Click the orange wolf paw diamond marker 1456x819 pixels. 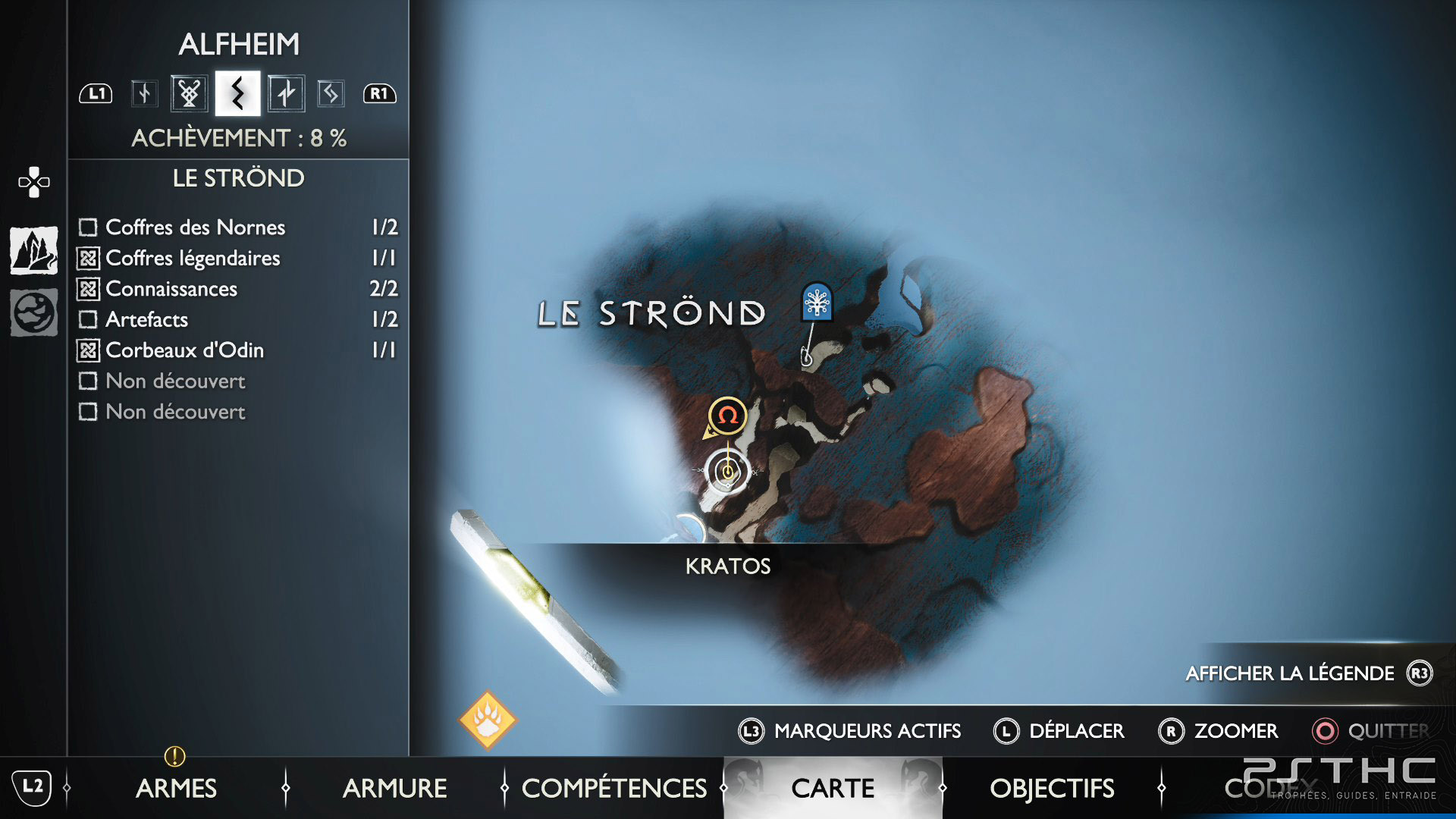(x=488, y=719)
